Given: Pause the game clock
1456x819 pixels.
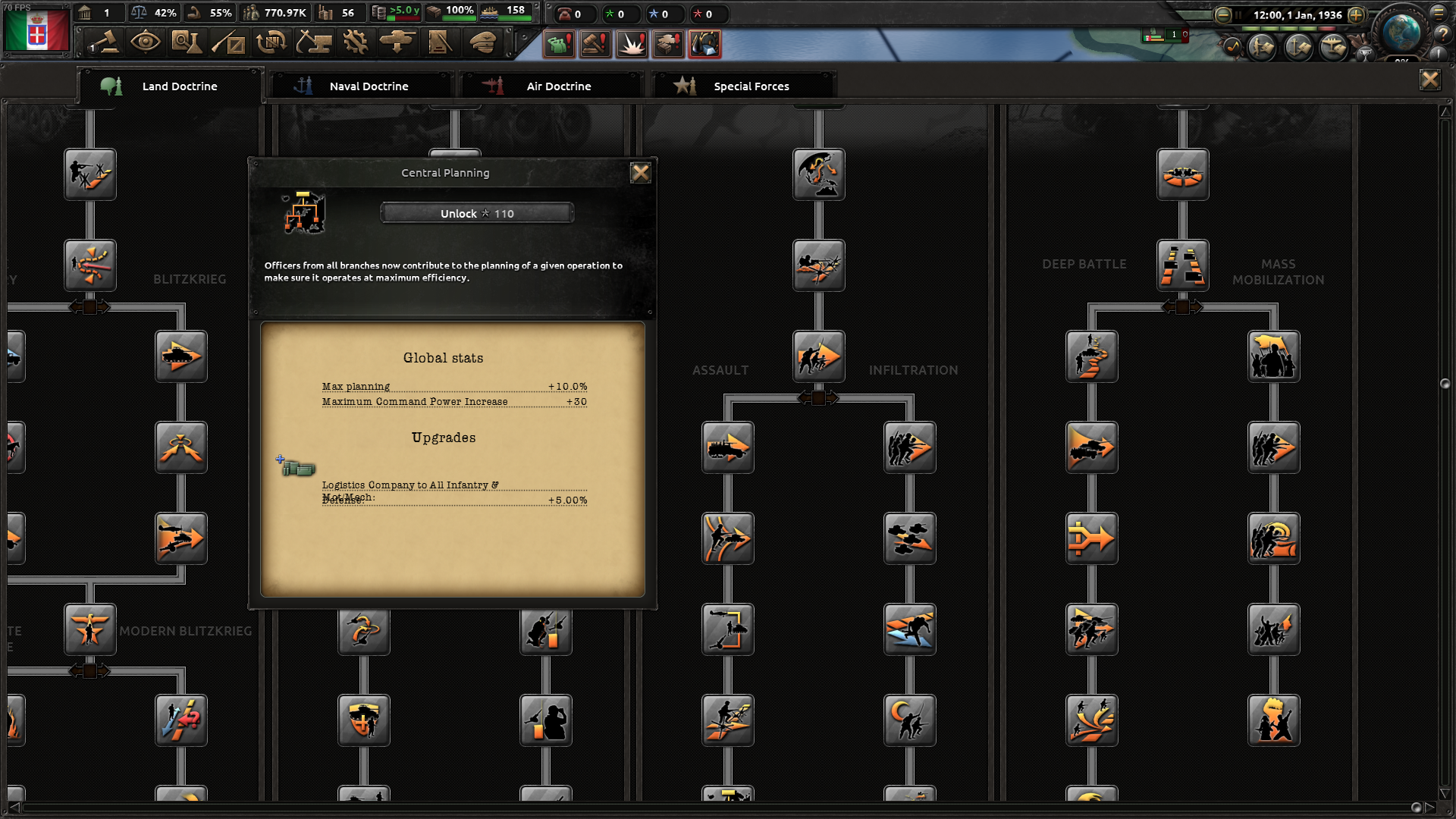Looking at the screenshot, I should pos(1238,14).
